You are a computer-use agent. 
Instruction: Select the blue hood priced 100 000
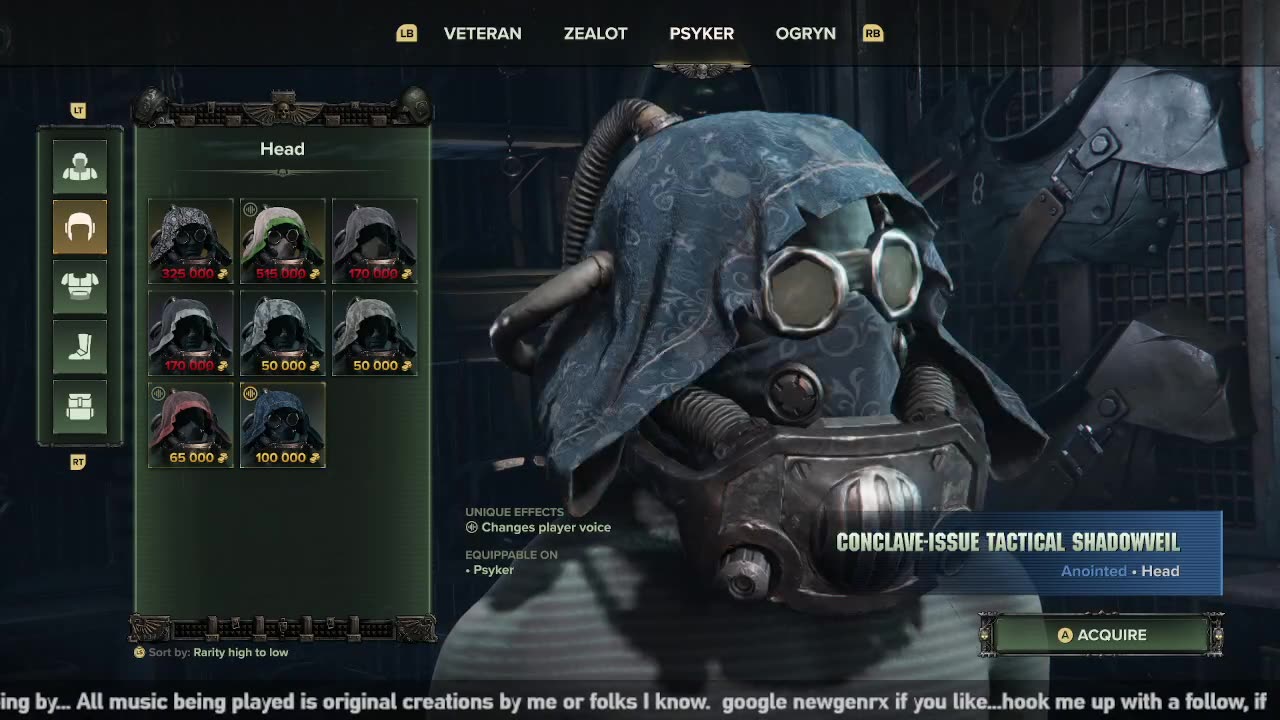click(282, 425)
